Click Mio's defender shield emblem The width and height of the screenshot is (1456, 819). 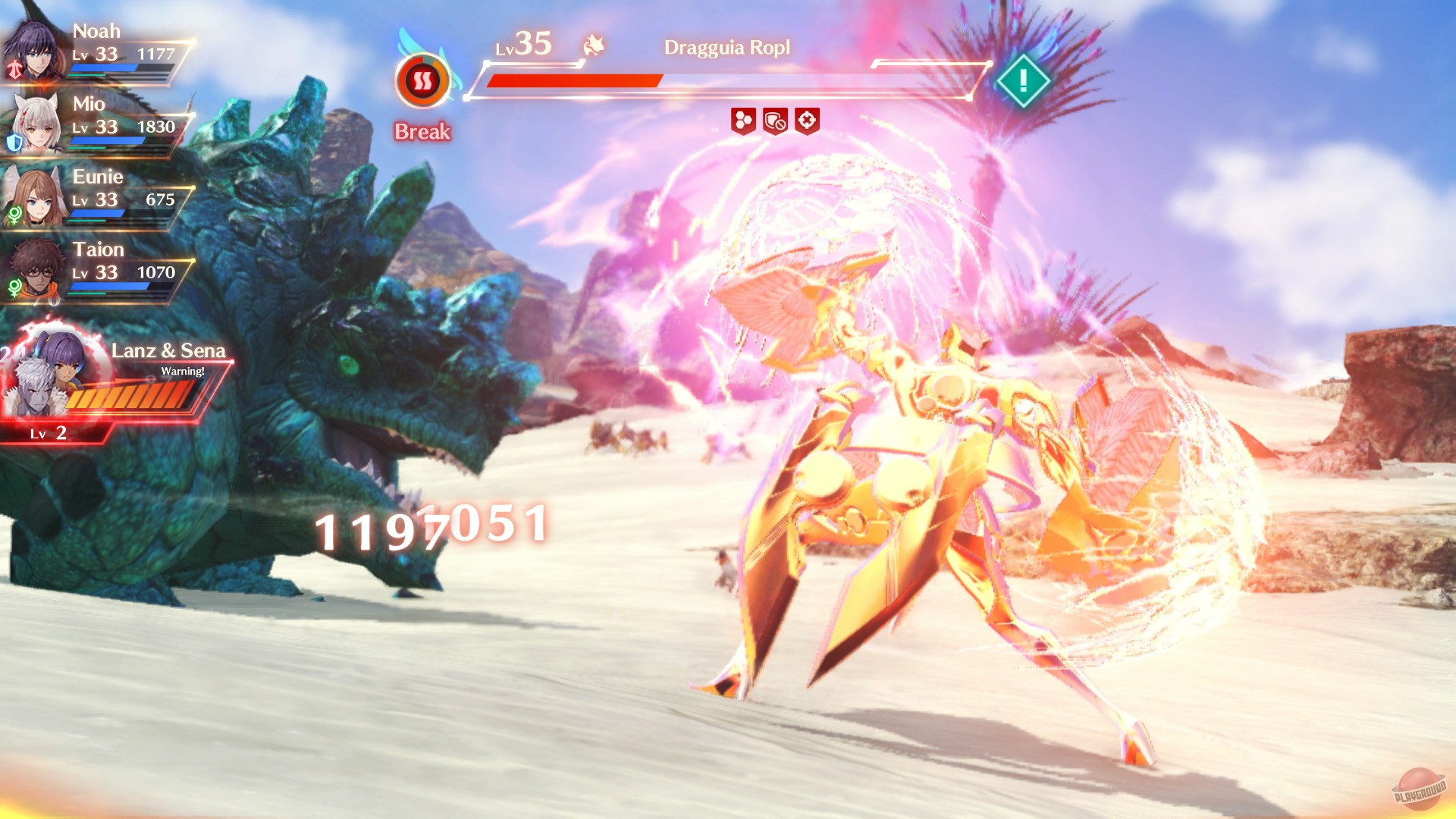tap(13, 140)
